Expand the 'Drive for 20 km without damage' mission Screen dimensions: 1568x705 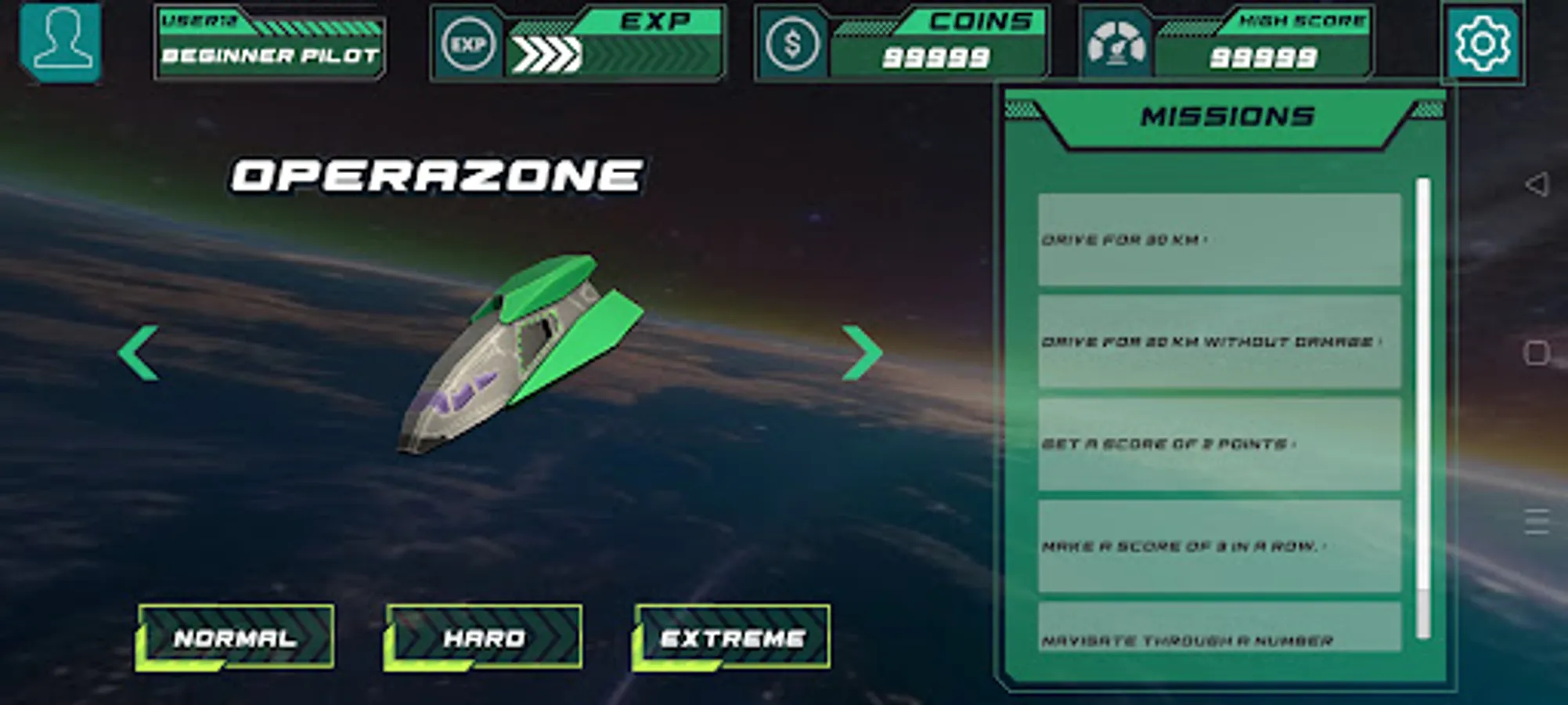click(1220, 342)
